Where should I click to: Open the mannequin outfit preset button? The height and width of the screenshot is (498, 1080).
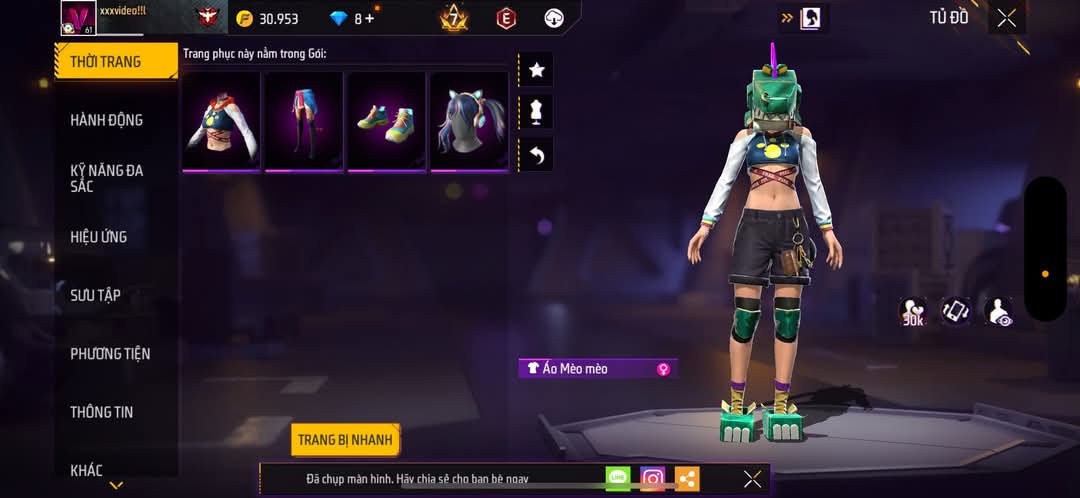click(x=536, y=112)
